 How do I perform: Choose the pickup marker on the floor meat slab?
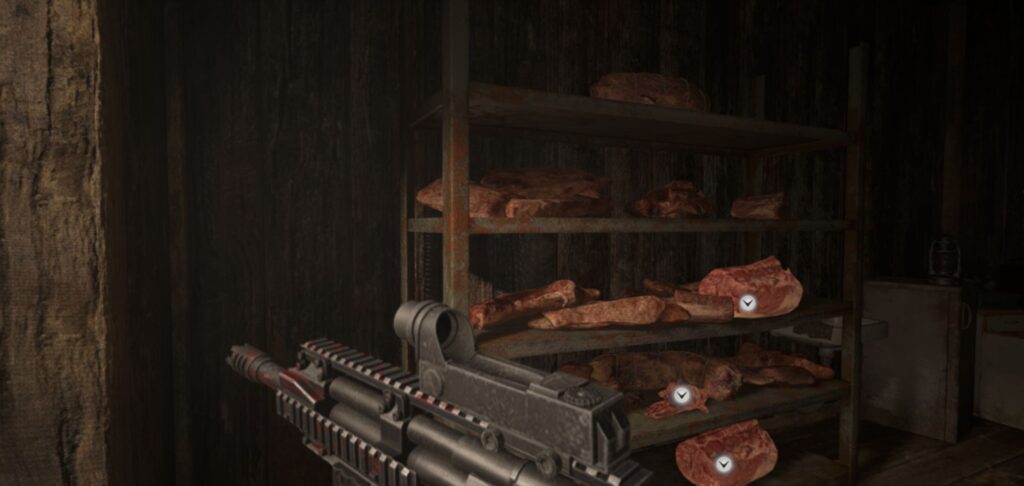pyautogui.click(x=723, y=464)
